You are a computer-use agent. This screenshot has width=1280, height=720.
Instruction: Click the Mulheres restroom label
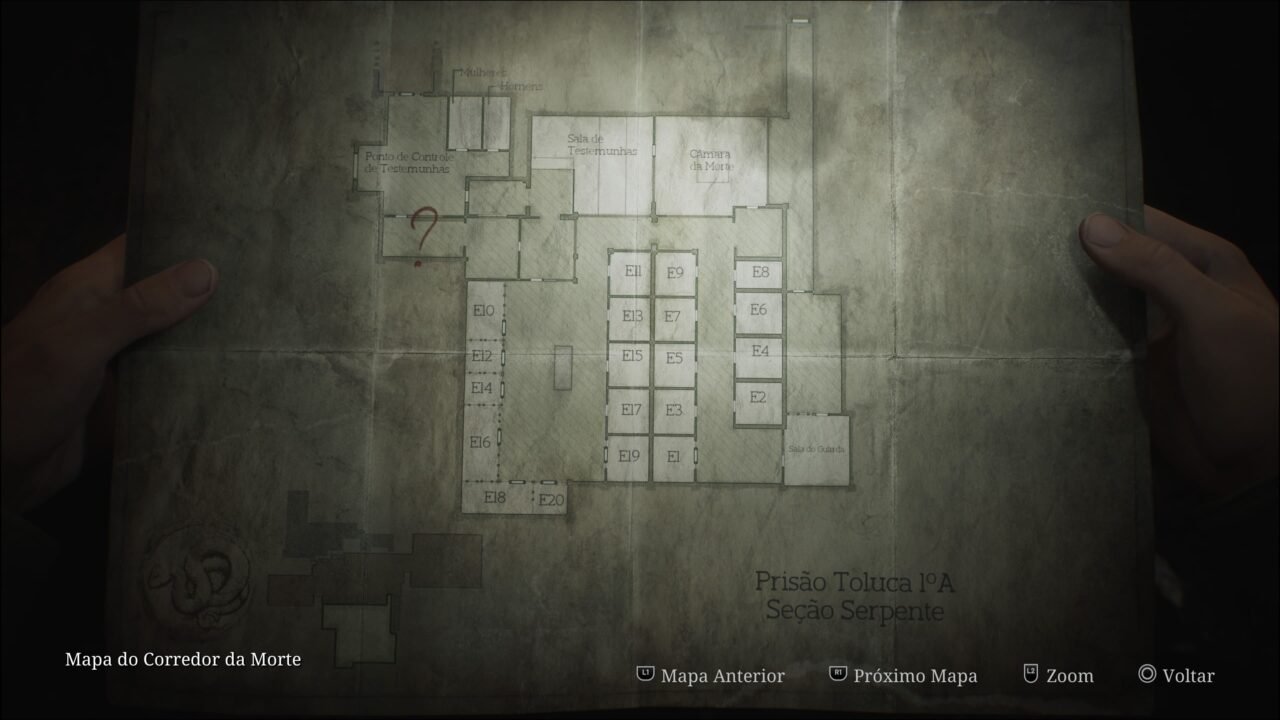pyautogui.click(x=487, y=69)
